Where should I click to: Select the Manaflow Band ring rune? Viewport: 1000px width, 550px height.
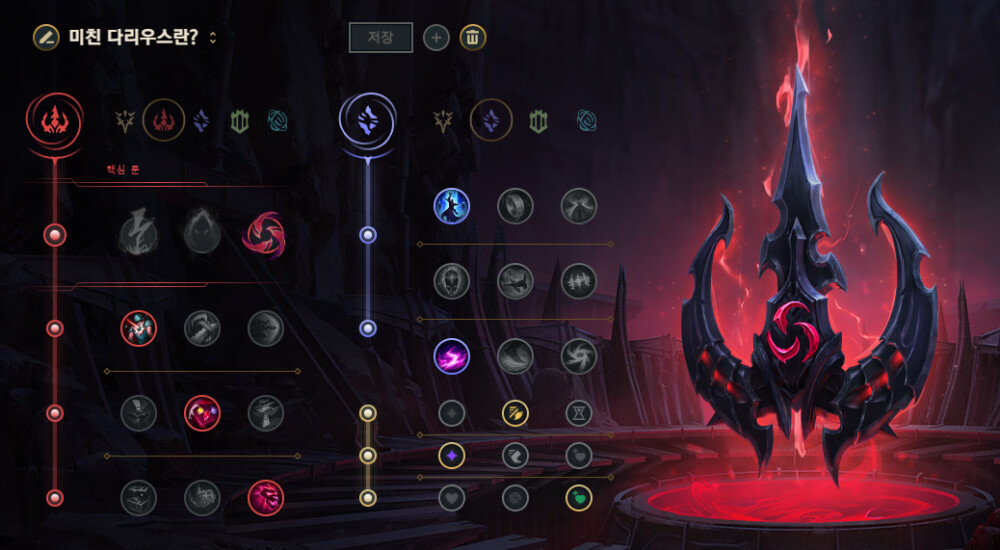(515, 206)
